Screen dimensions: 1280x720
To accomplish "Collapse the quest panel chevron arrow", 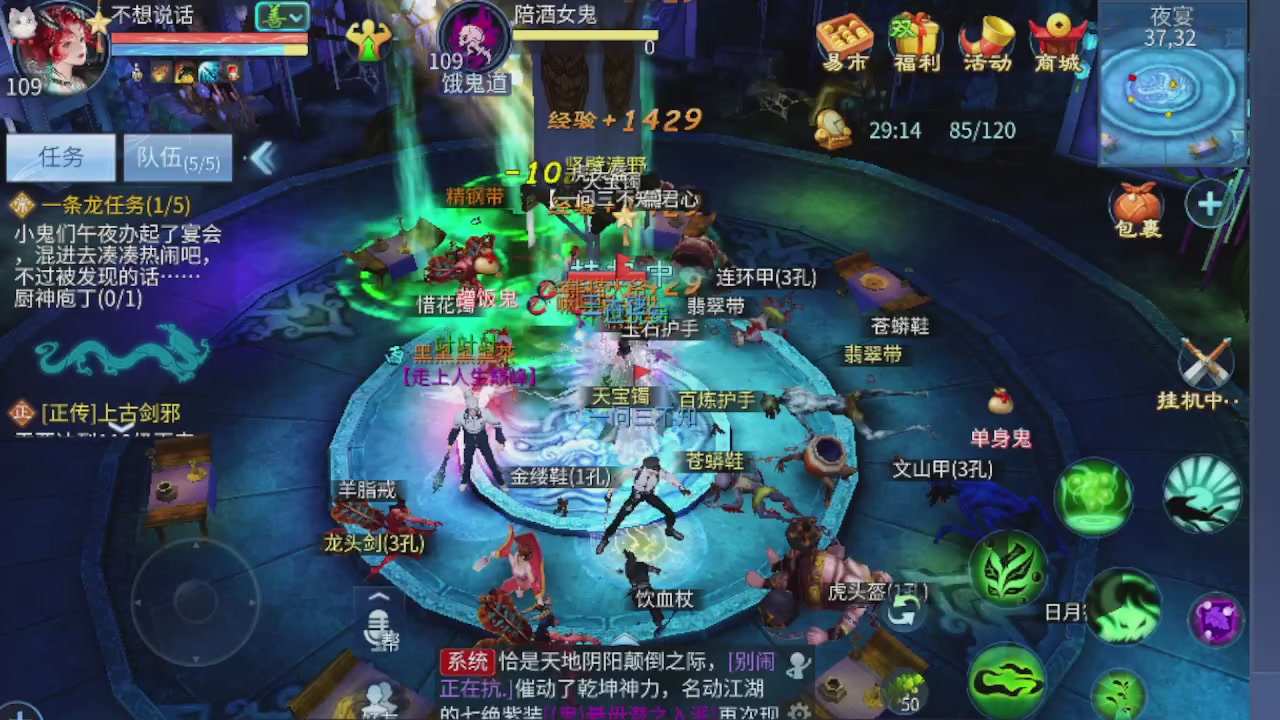I will click(262, 158).
